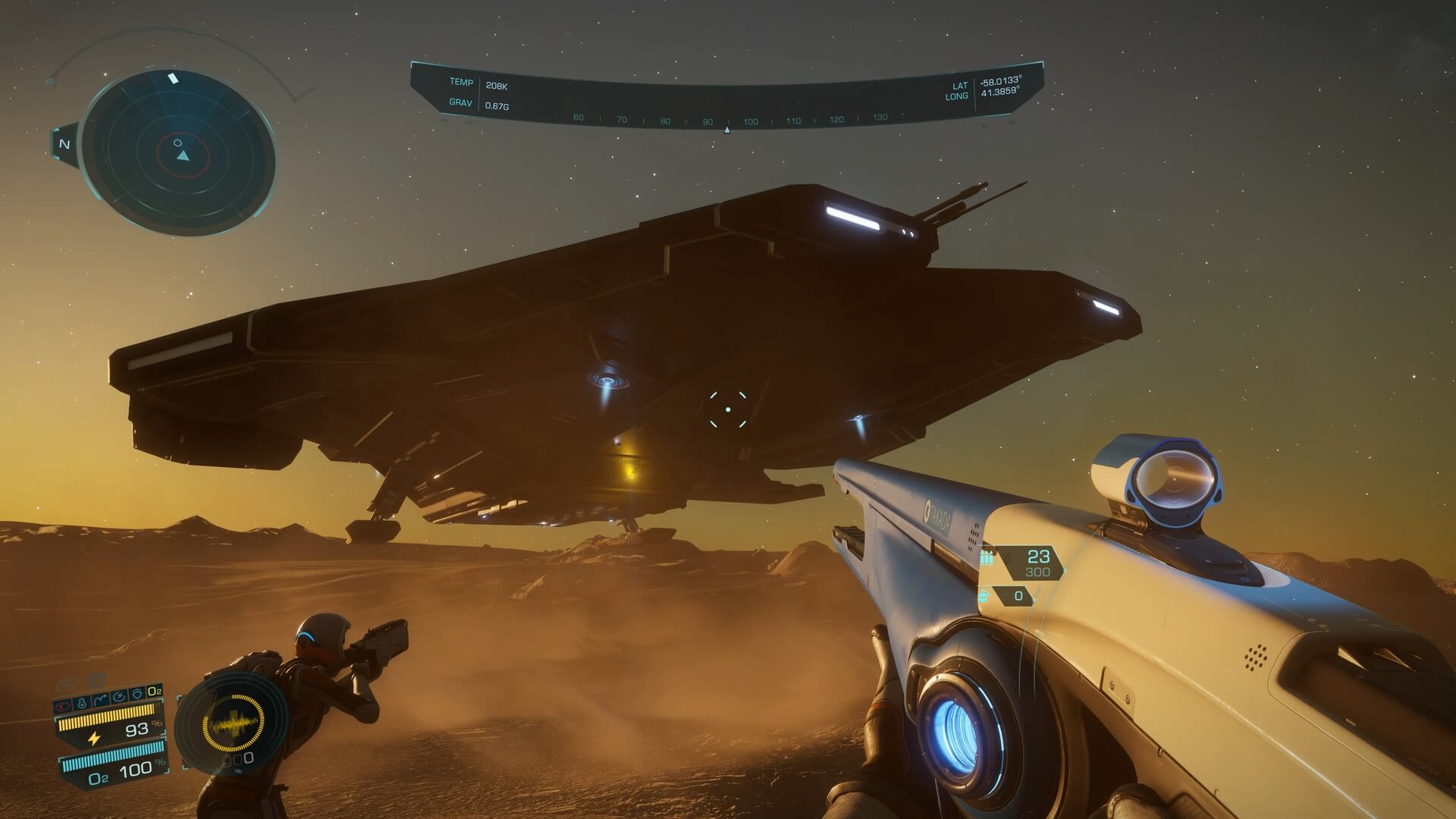The height and width of the screenshot is (819, 1456).
Task: Toggle the O2 readout in the status bar
Action: tap(154, 689)
